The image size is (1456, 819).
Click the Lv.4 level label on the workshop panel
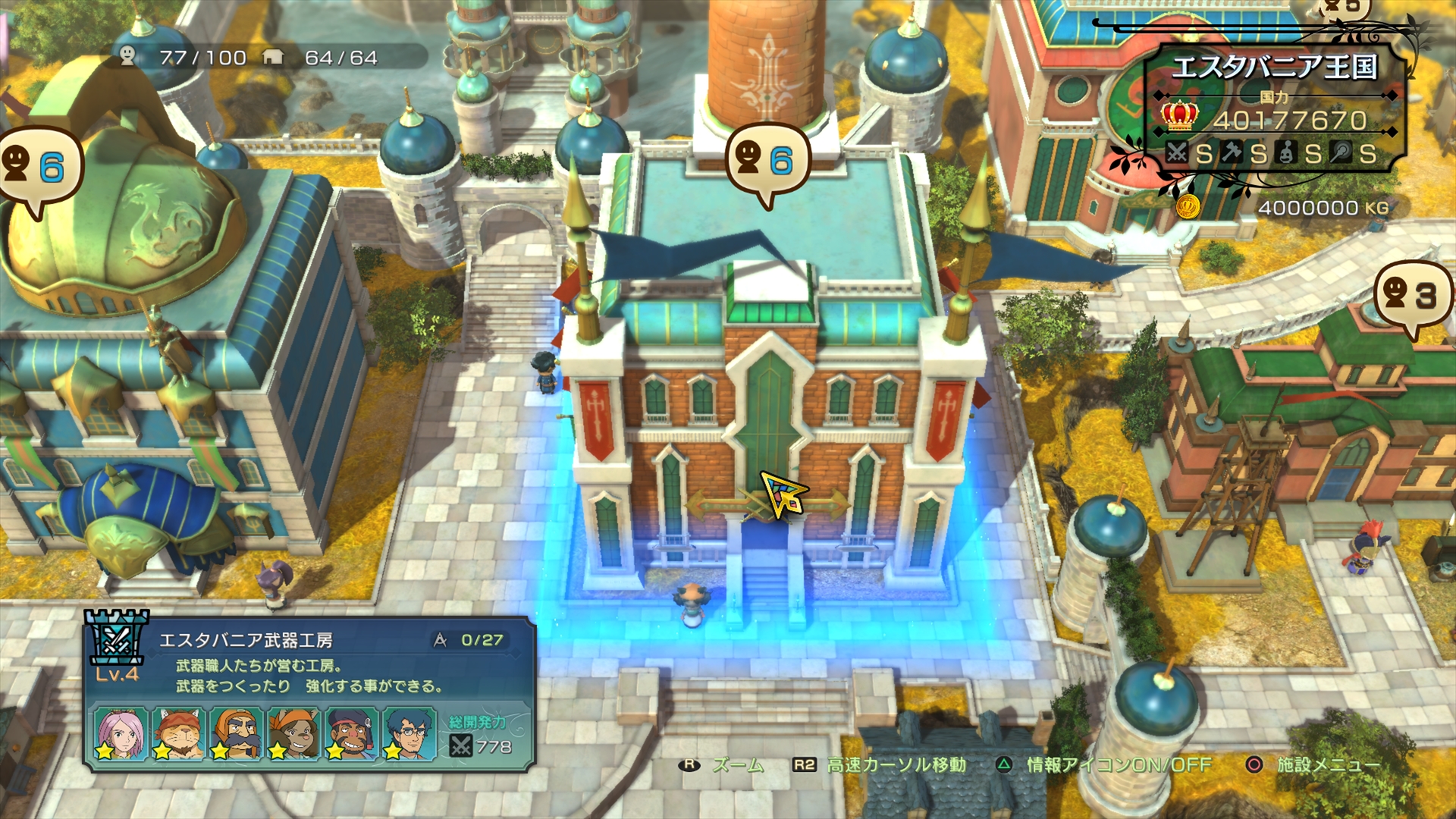[118, 675]
